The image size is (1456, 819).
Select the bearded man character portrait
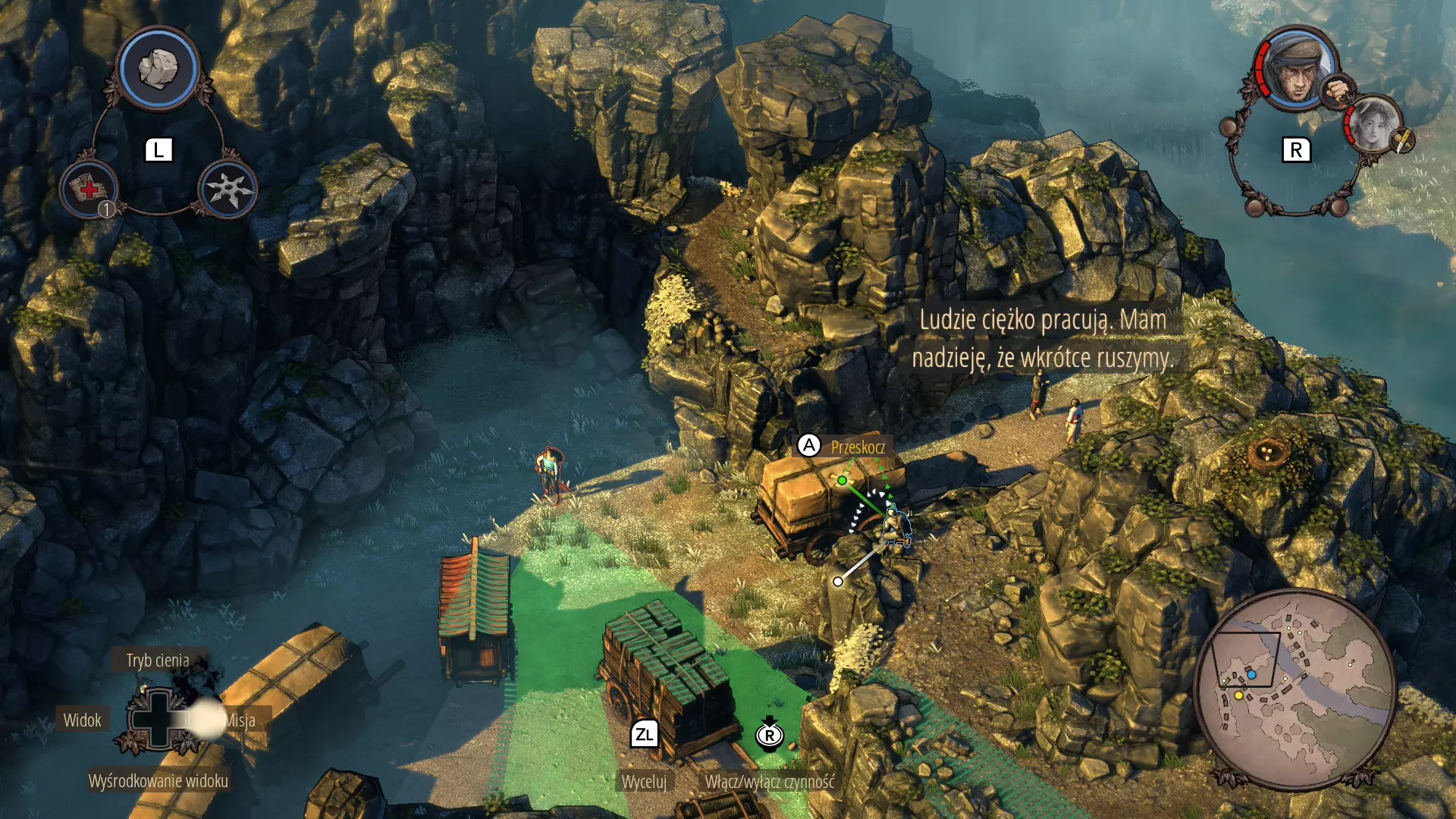(1295, 70)
